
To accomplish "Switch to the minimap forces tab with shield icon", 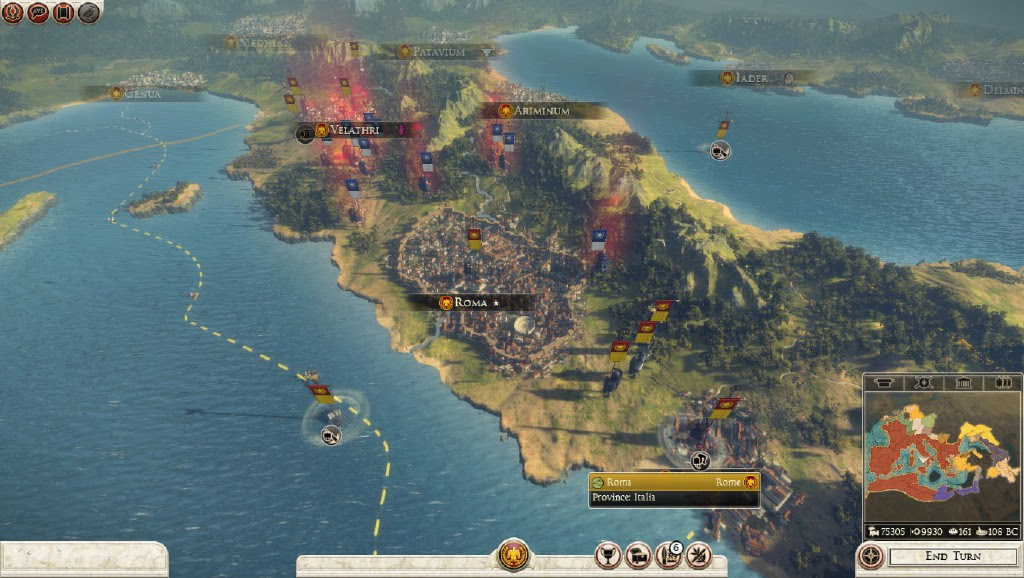I will 923,383.
